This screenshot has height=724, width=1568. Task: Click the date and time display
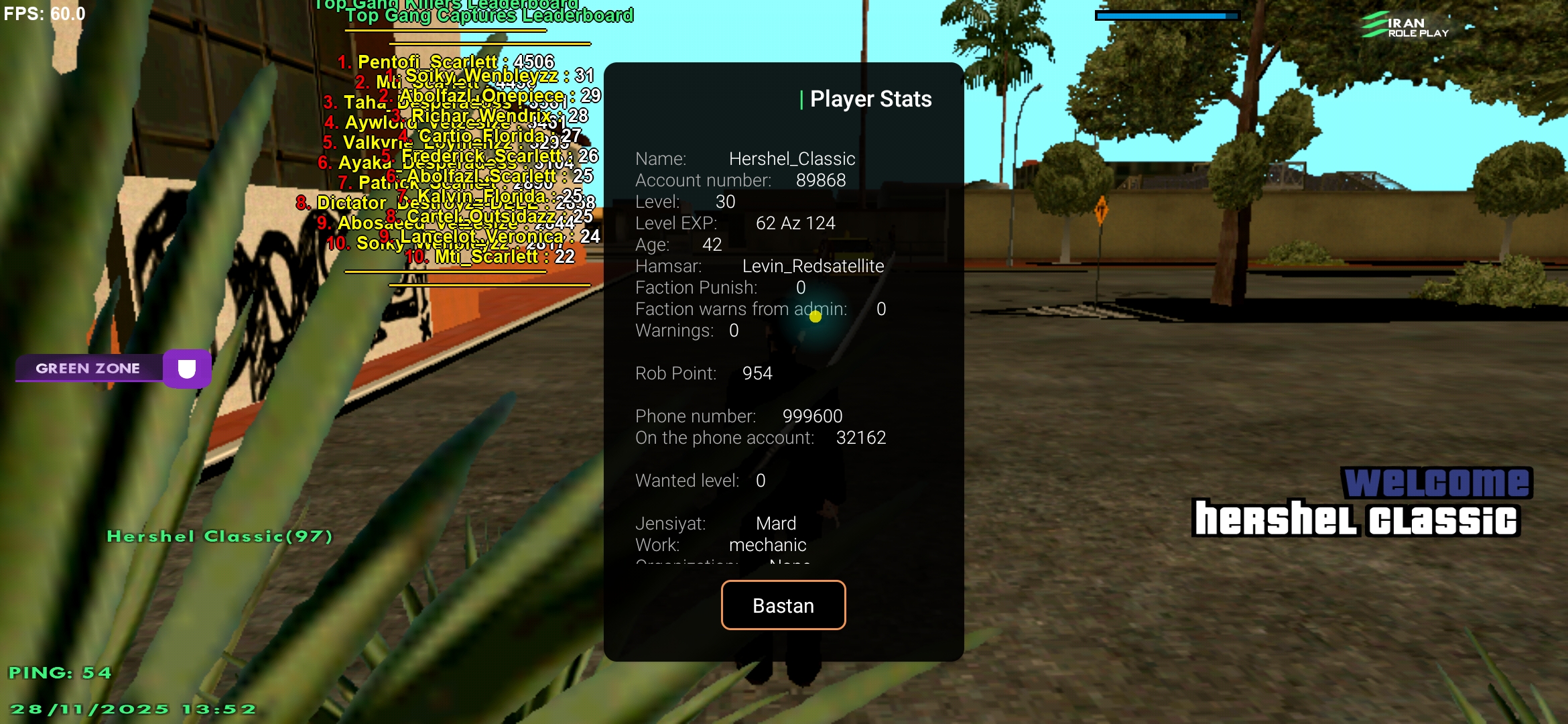pyautogui.click(x=133, y=708)
